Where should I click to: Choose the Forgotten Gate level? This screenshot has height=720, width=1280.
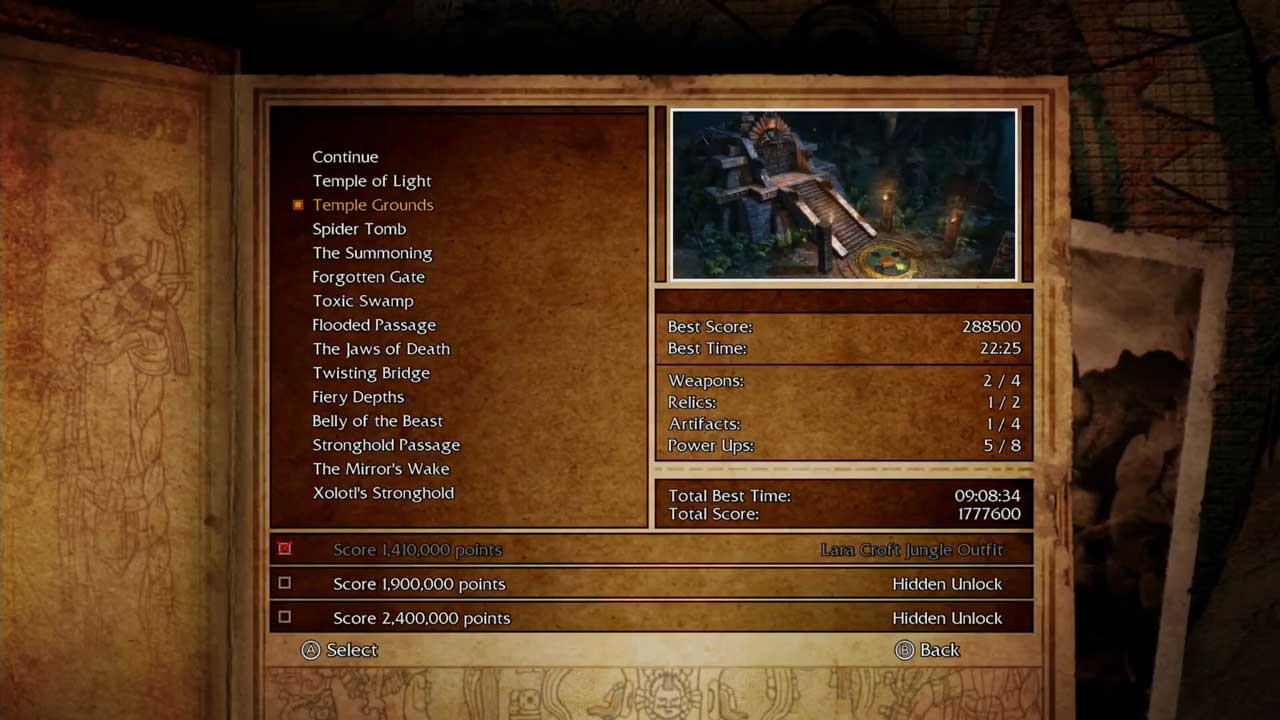tap(368, 277)
